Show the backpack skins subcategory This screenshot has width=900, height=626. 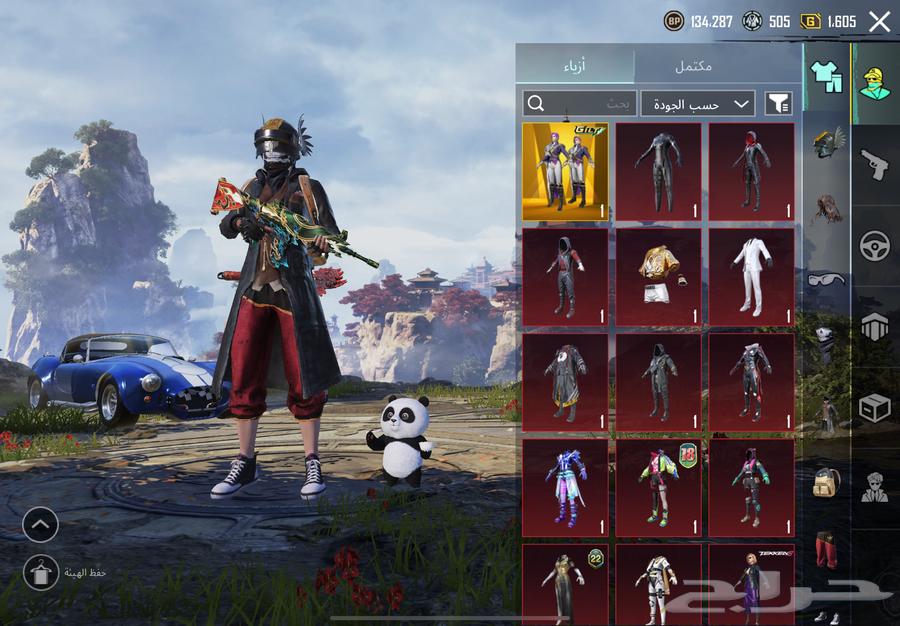point(826,482)
